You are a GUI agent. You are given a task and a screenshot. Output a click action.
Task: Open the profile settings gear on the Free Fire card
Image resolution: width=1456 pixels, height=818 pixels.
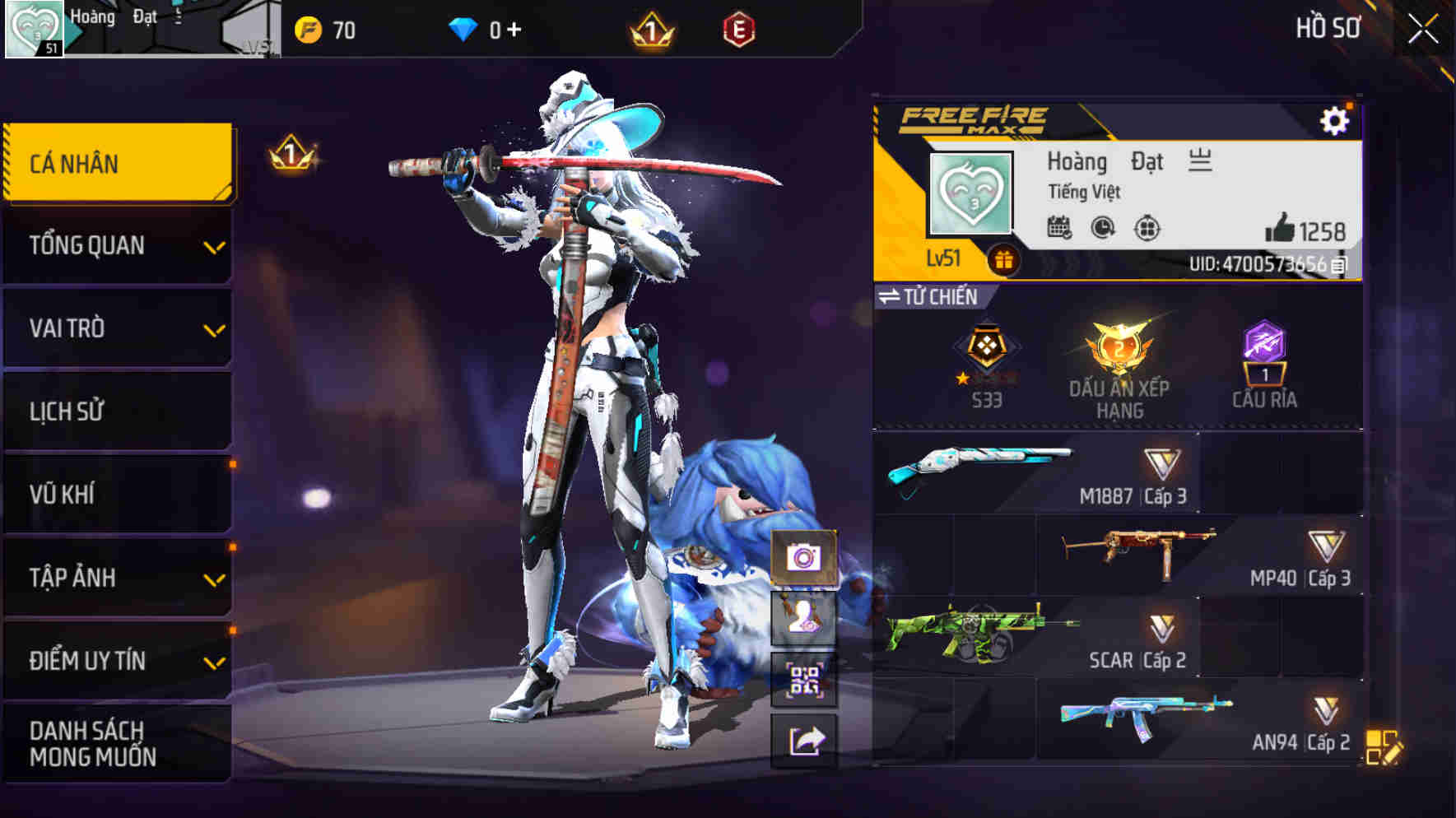pos(1336,119)
